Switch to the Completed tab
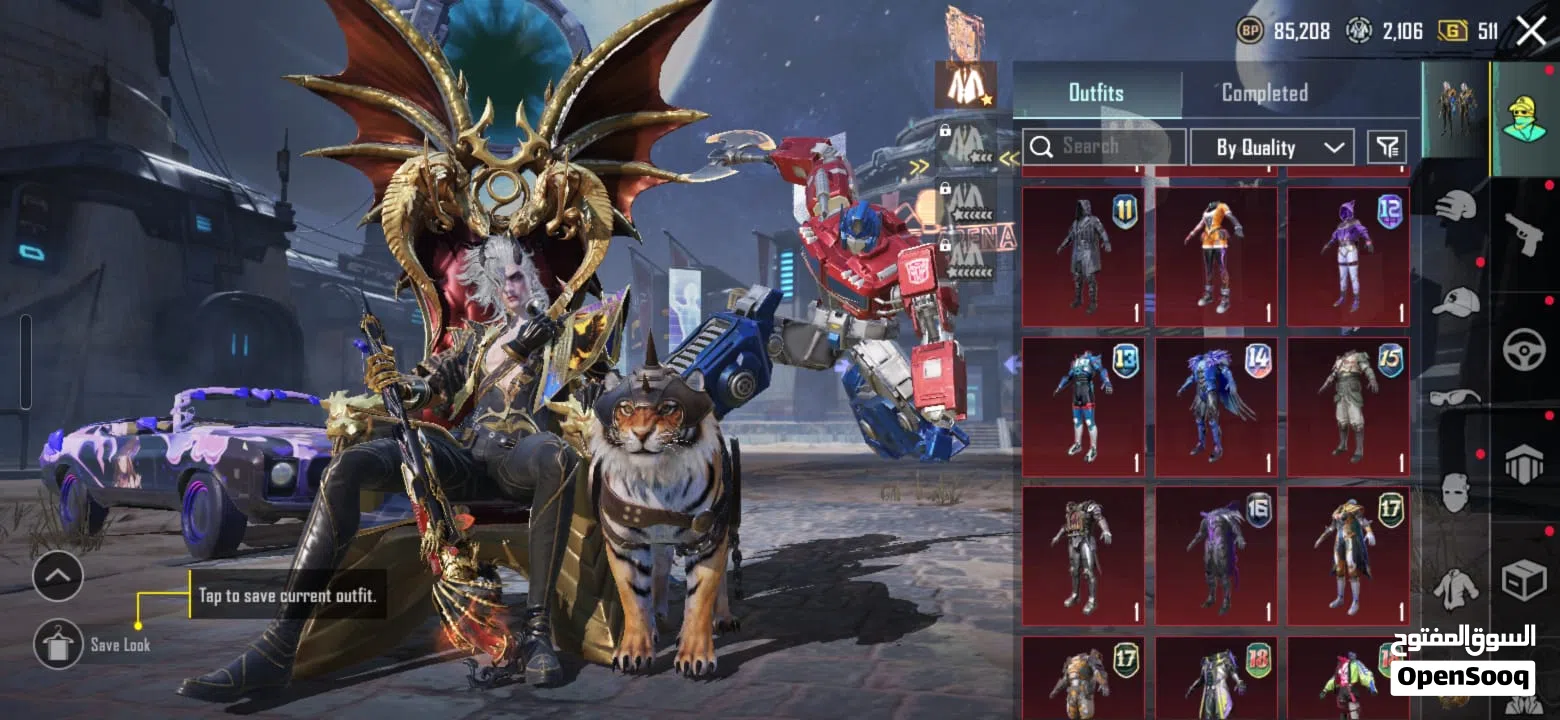The height and width of the screenshot is (720, 1560). 1264,93
